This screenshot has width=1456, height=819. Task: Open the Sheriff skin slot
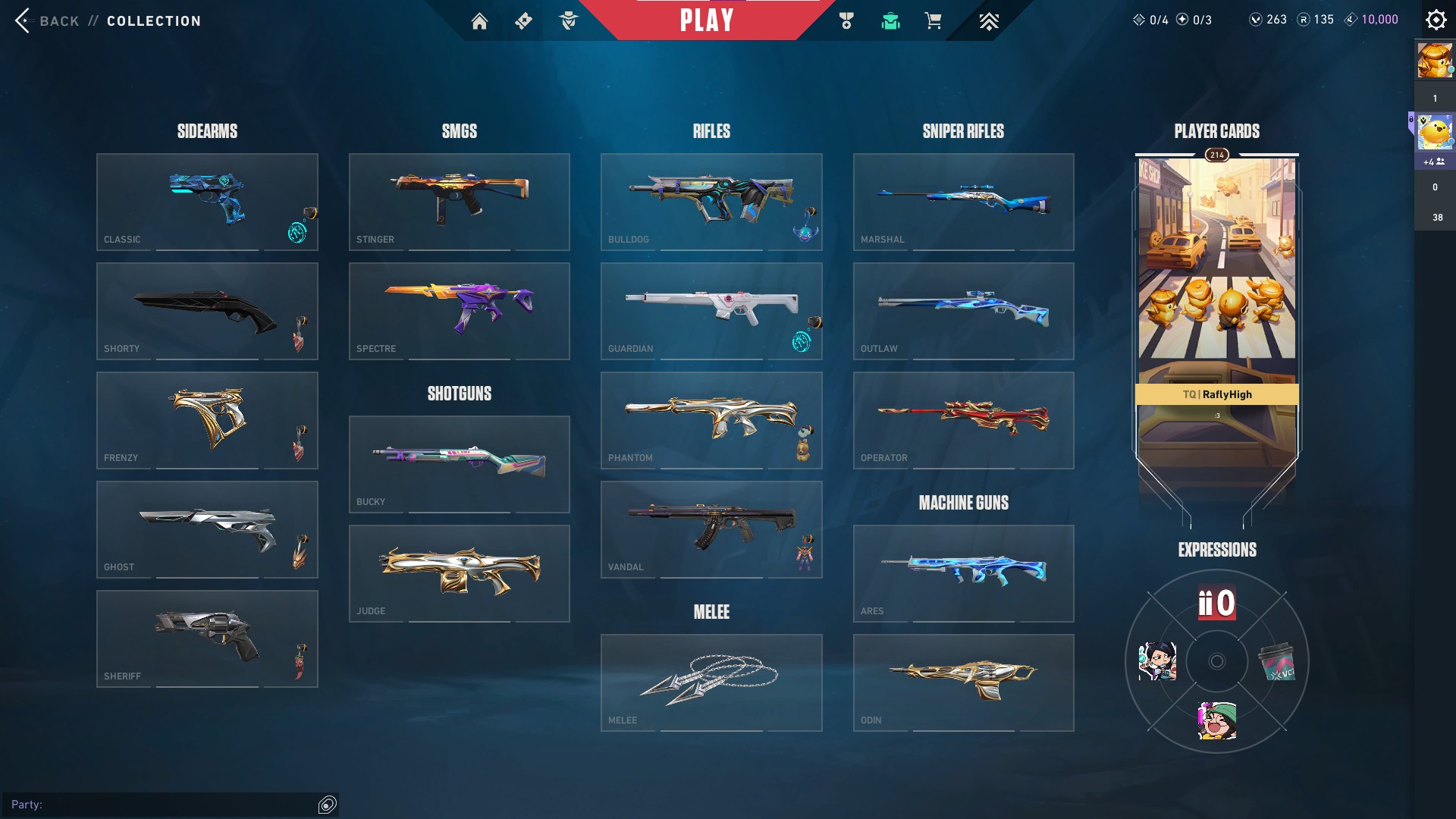(x=207, y=639)
